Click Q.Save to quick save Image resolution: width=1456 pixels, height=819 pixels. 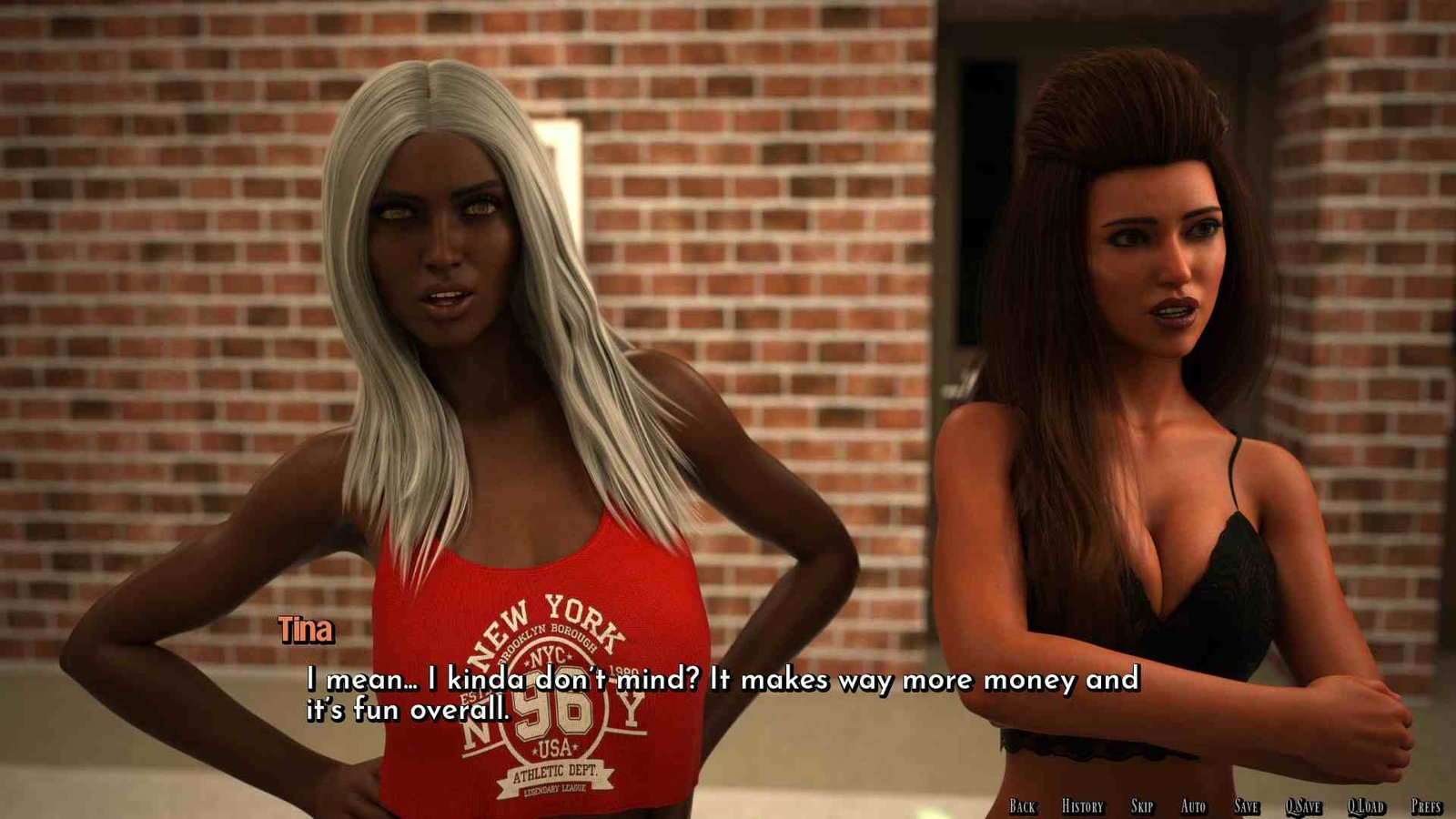pos(1303,806)
